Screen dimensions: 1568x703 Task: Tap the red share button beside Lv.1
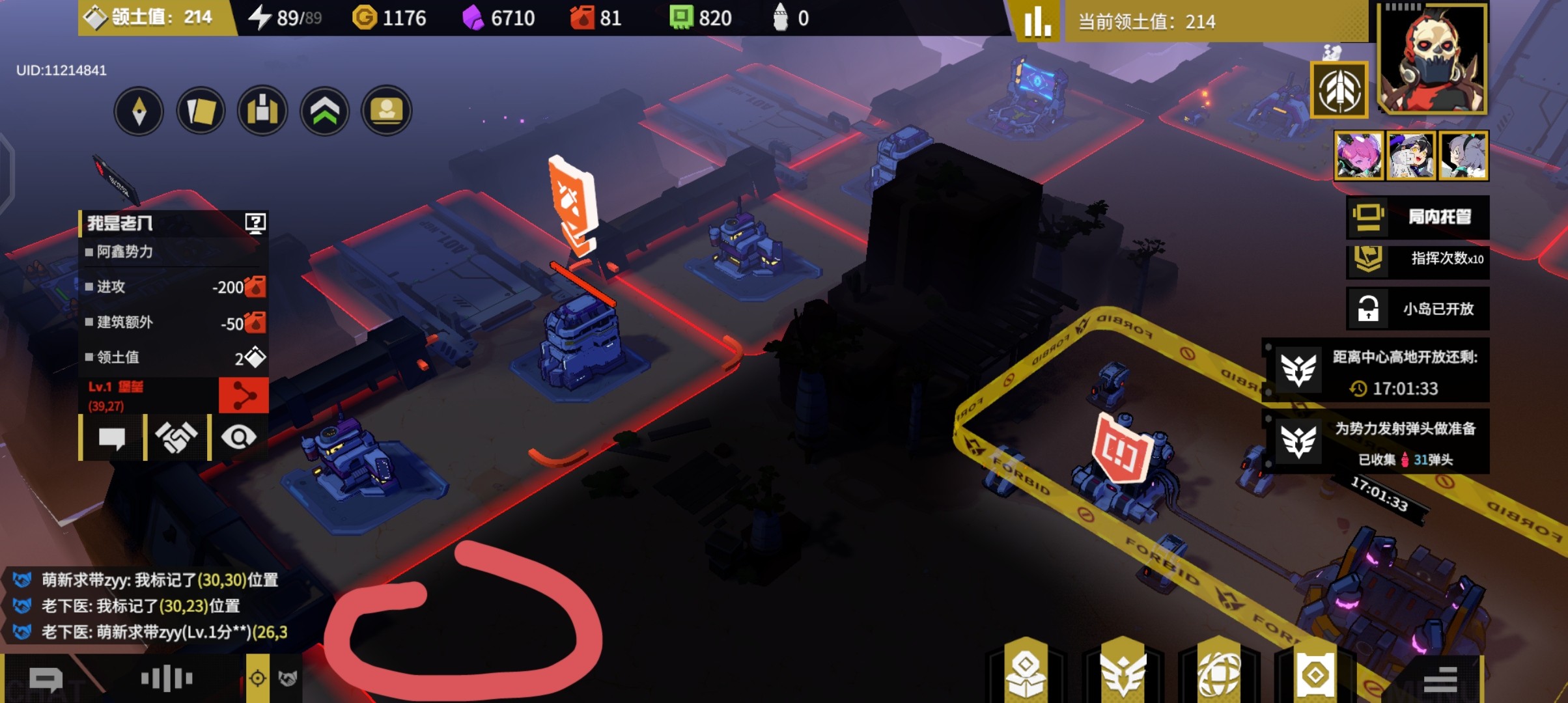tap(243, 395)
